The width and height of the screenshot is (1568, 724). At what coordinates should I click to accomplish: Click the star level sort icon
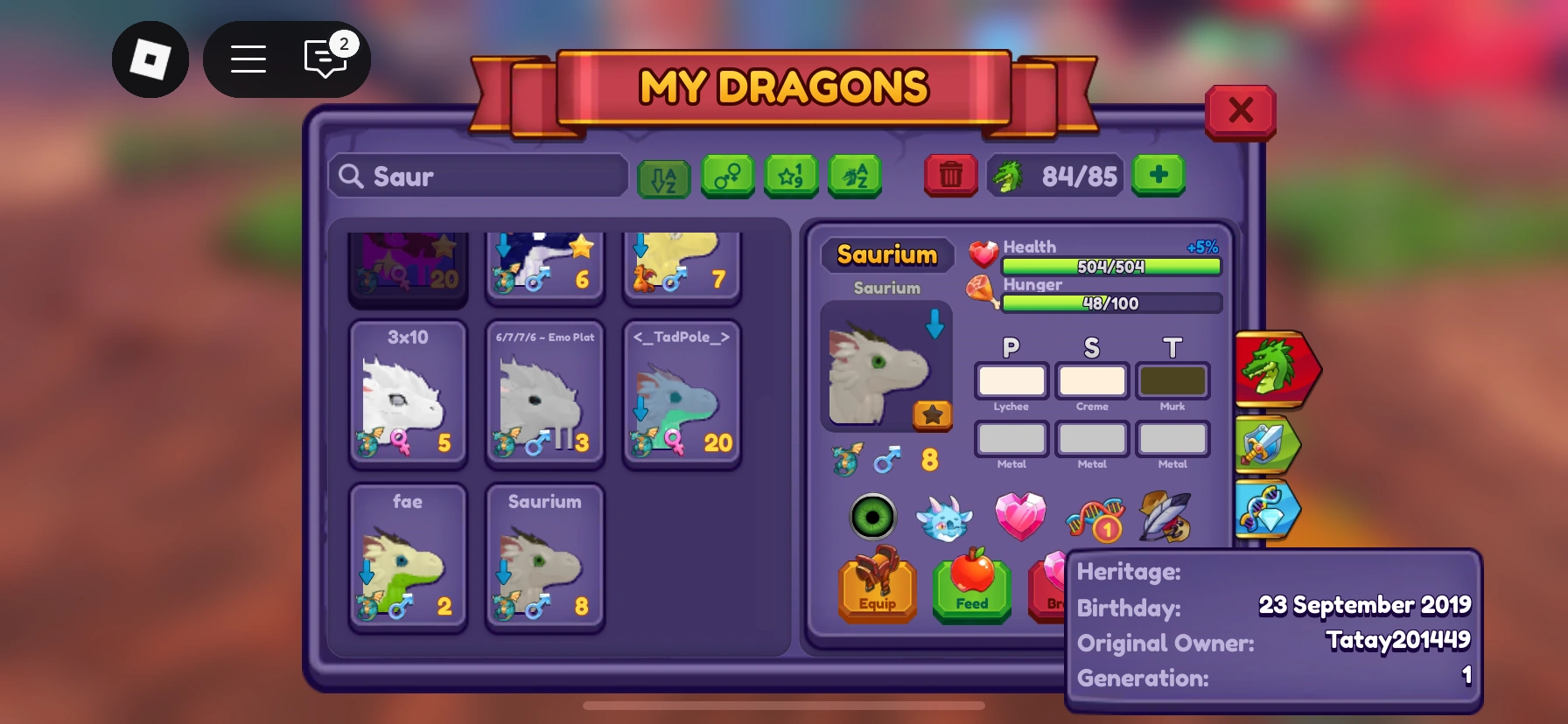(x=791, y=176)
